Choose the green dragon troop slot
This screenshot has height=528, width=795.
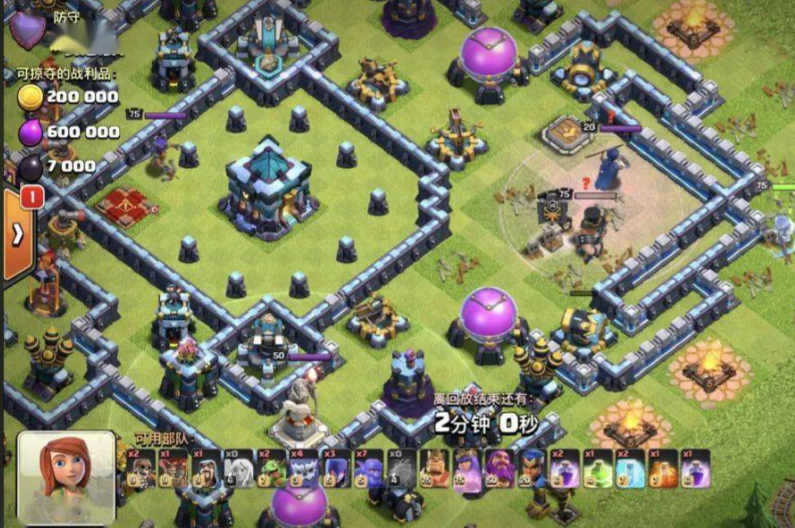tap(271, 468)
